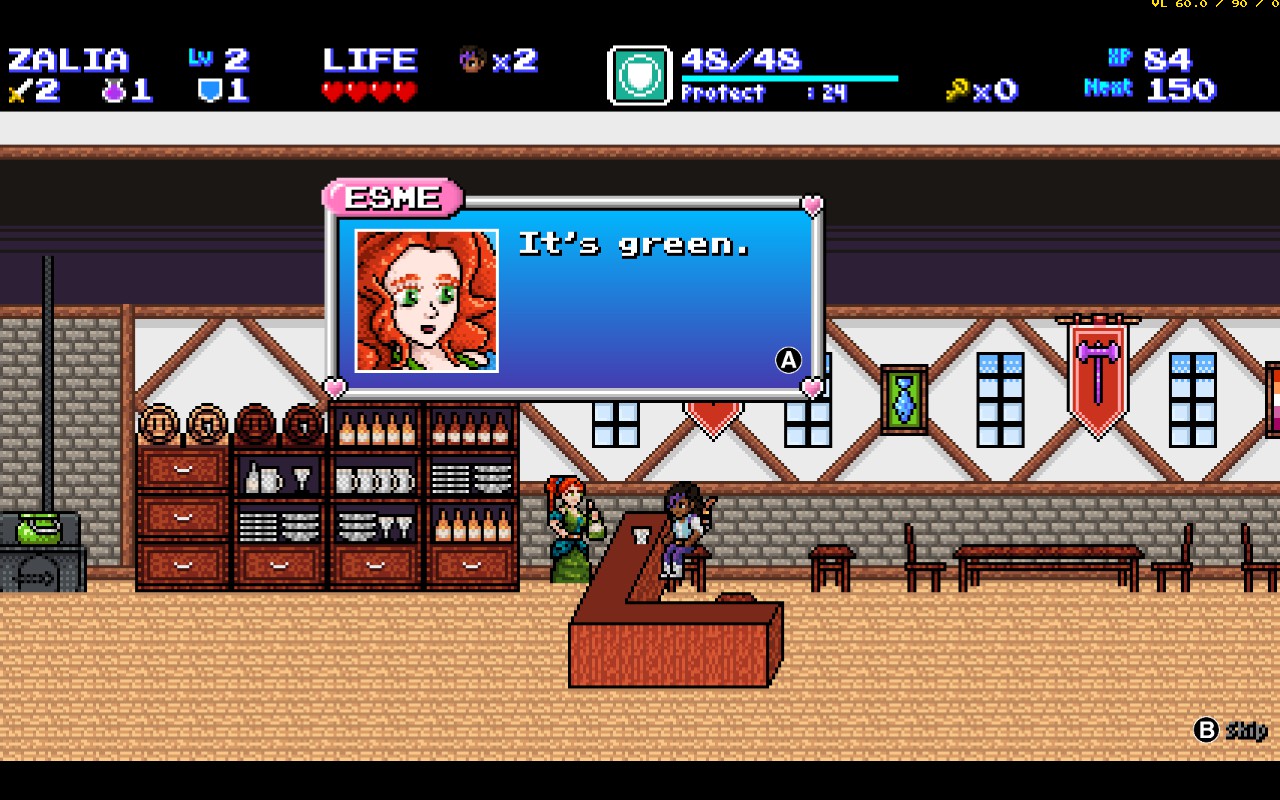This screenshot has height=800, width=1280.
Task: Click the blue shield defense icon
Action: [x=208, y=91]
